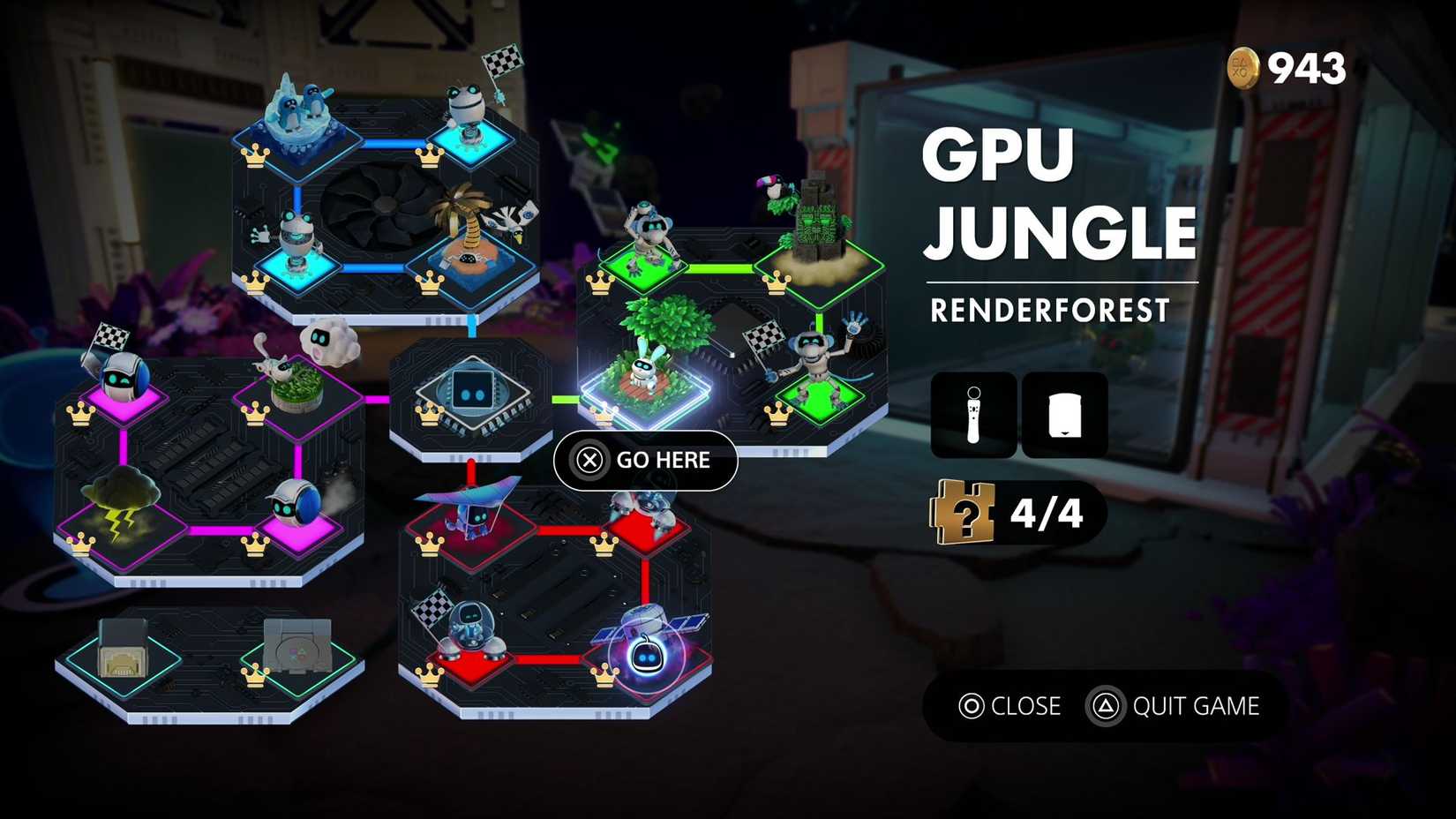Click QUIT GAME
Image resolution: width=1456 pixels, height=819 pixels.
[x=1197, y=706]
